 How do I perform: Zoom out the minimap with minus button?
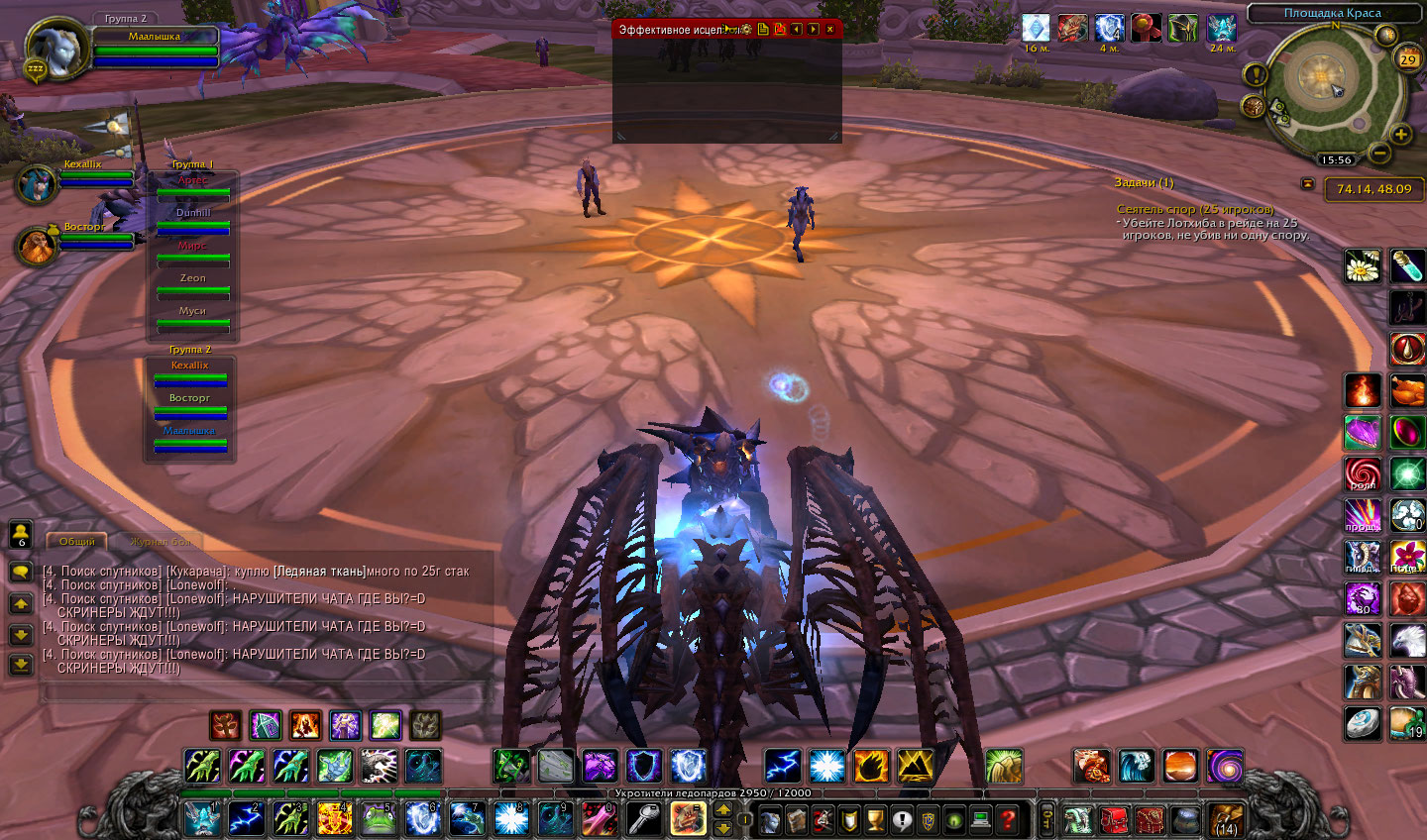(x=1378, y=153)
